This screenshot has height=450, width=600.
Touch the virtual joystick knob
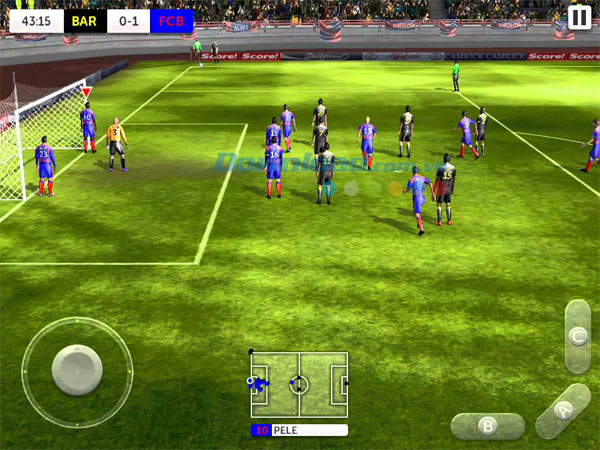[x=77, y=371]
